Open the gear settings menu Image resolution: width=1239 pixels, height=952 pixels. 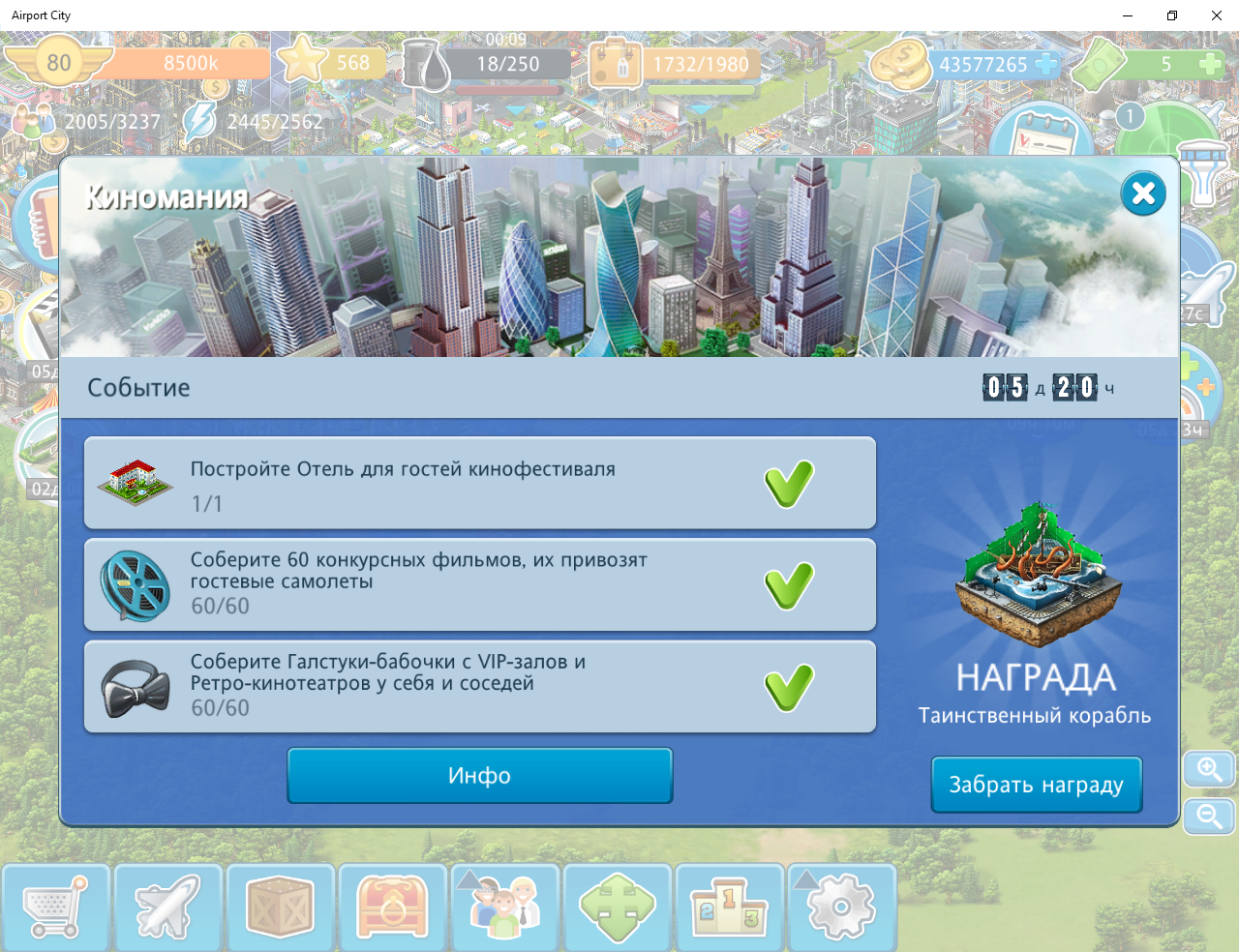coord(841,907)
